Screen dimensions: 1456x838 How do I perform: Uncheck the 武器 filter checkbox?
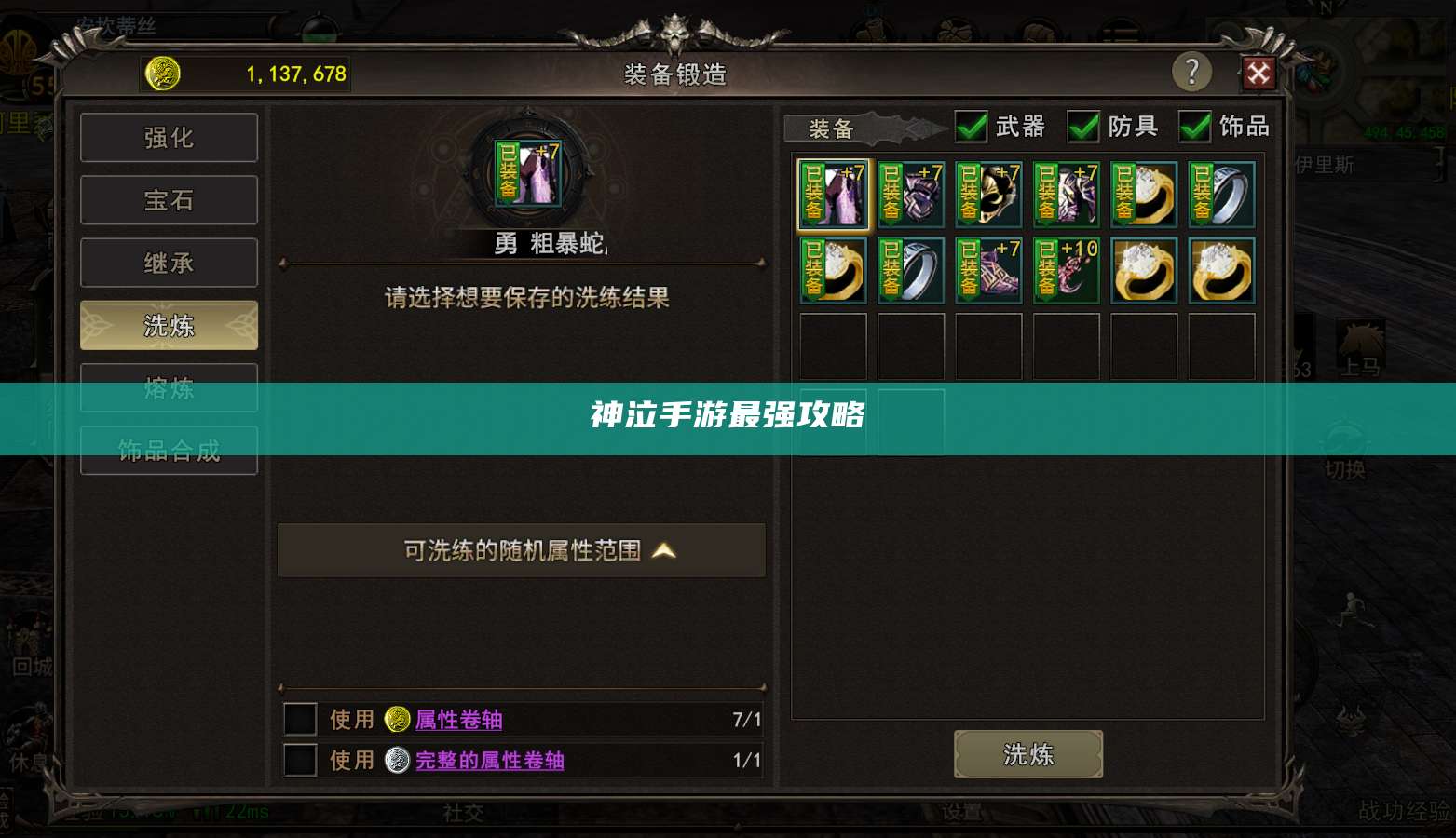coord(972,127)
